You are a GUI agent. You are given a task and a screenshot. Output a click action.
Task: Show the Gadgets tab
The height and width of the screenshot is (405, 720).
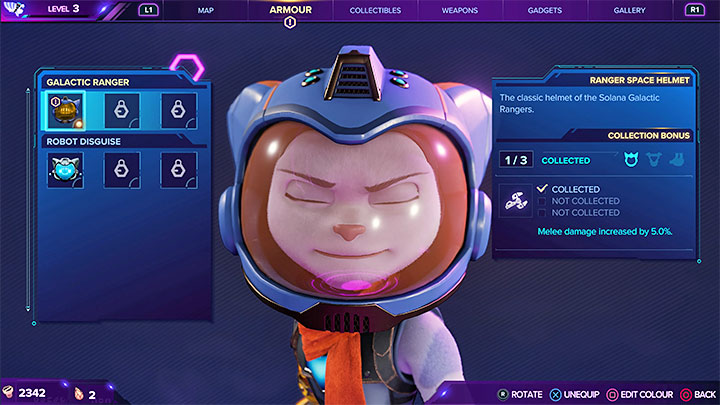543,11
